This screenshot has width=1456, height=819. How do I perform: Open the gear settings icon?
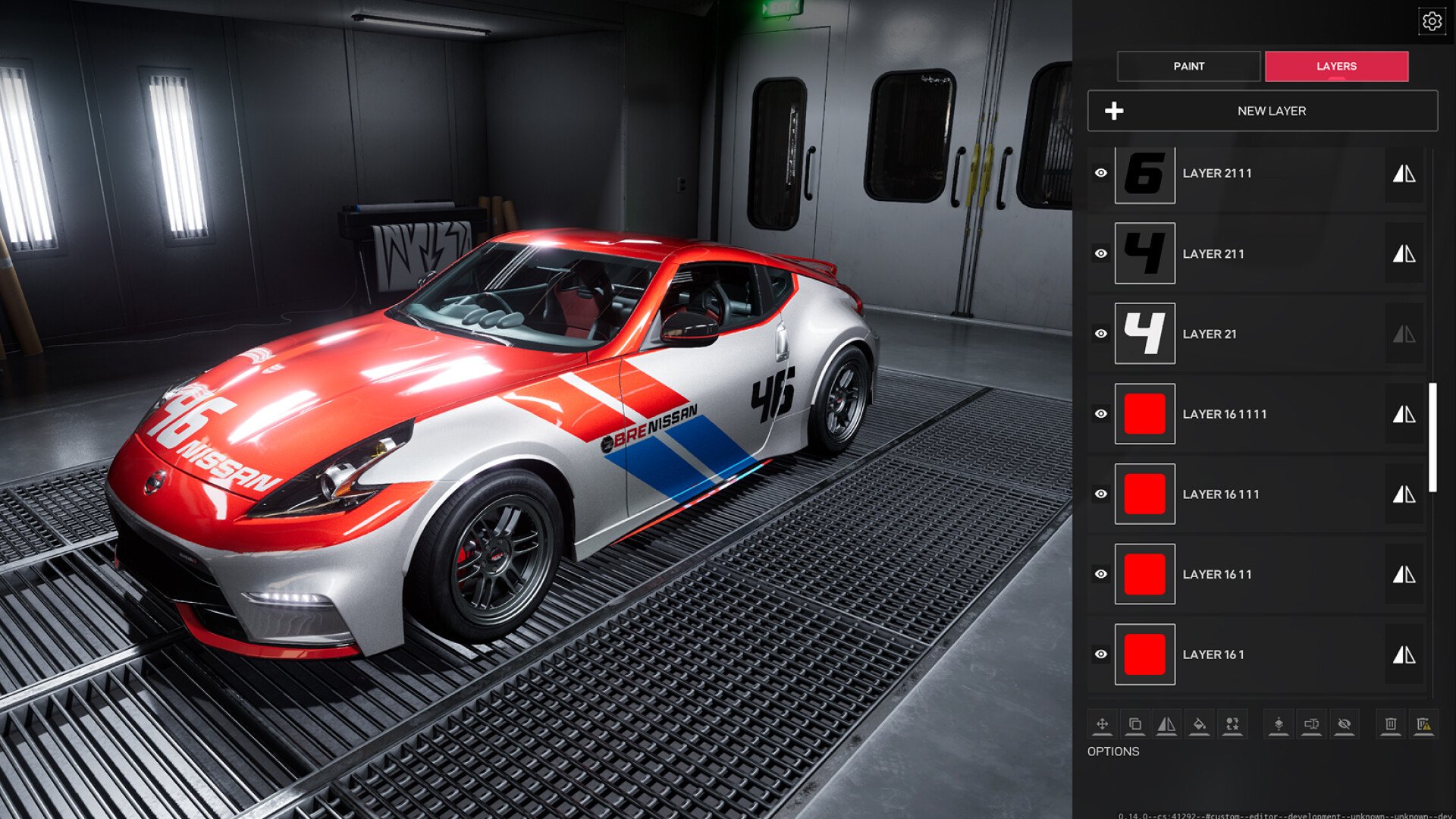pos(1432,21)
